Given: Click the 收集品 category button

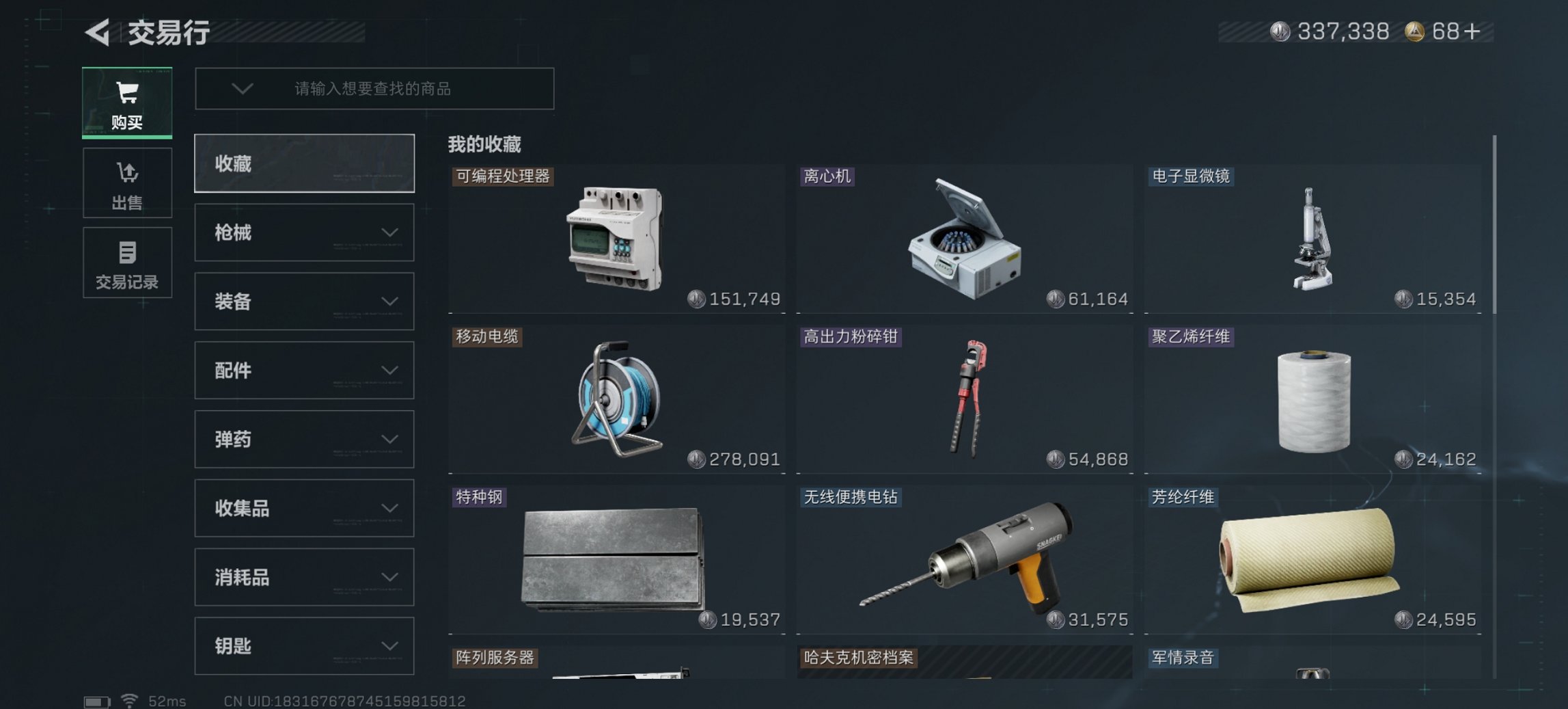Looking at the screenshot, I should tap(303, 508).
